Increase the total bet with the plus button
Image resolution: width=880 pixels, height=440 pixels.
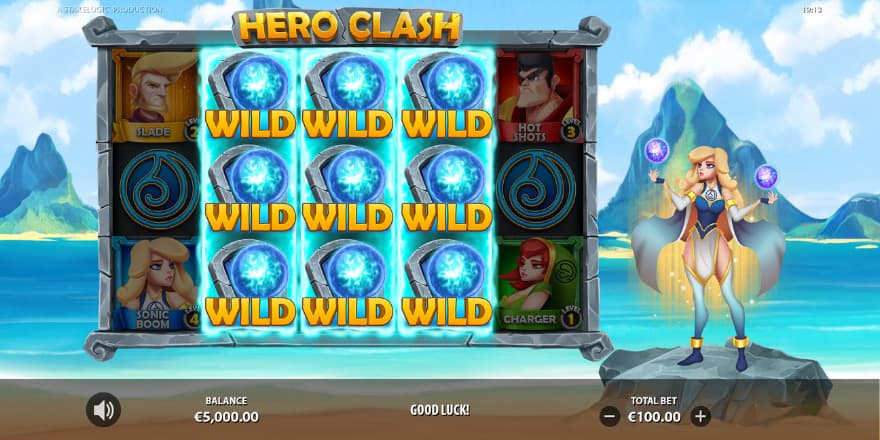tap(700, 416)
